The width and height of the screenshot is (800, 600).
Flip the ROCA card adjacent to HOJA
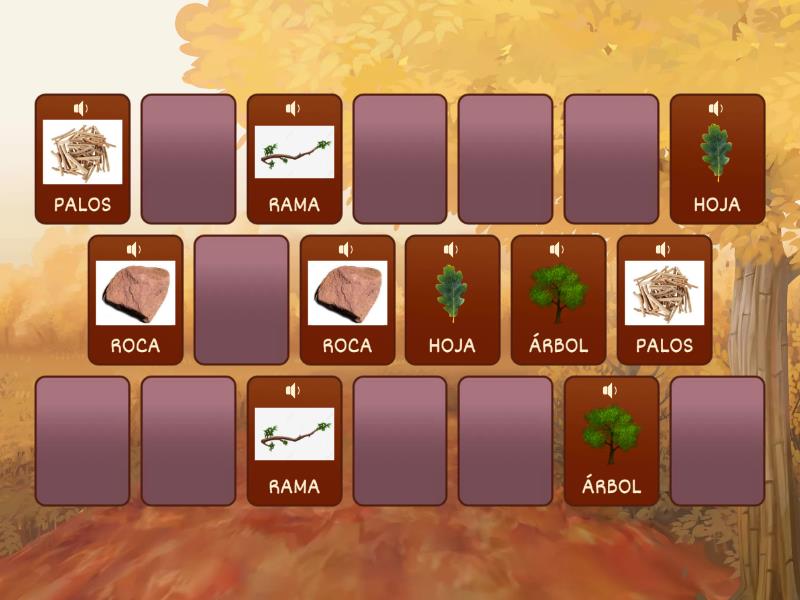346,299
